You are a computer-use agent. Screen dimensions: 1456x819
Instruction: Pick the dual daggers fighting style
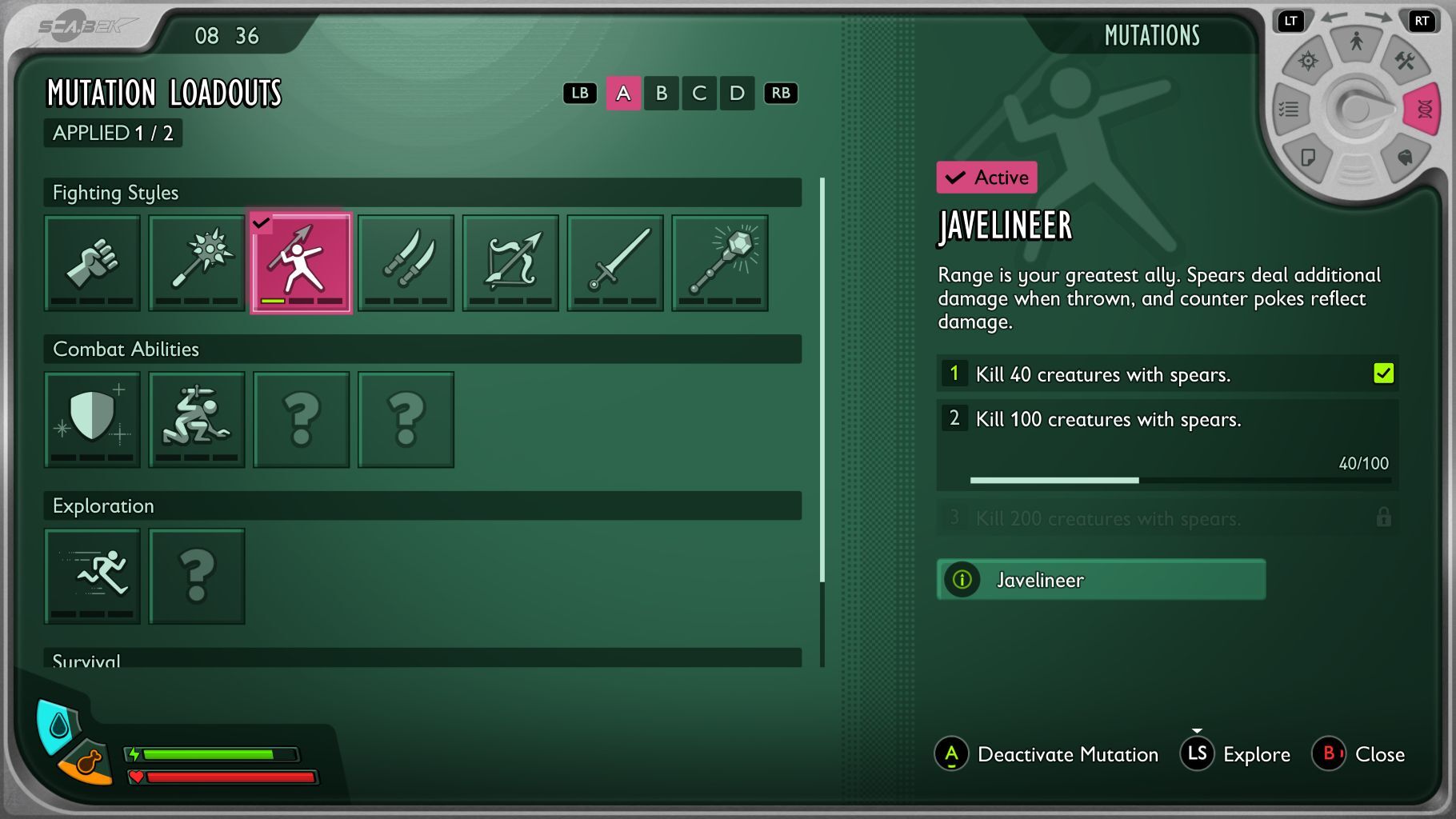406,262
